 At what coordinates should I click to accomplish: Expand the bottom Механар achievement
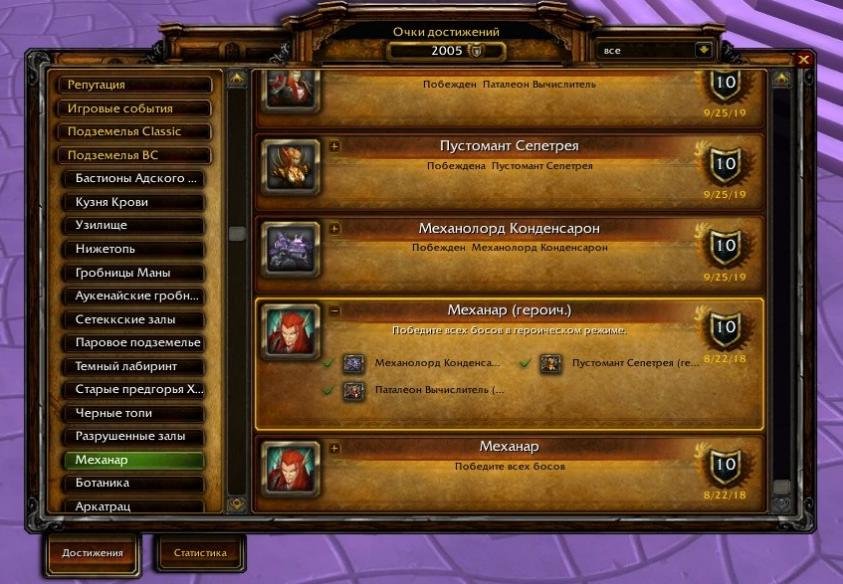(x=334, y=447)
